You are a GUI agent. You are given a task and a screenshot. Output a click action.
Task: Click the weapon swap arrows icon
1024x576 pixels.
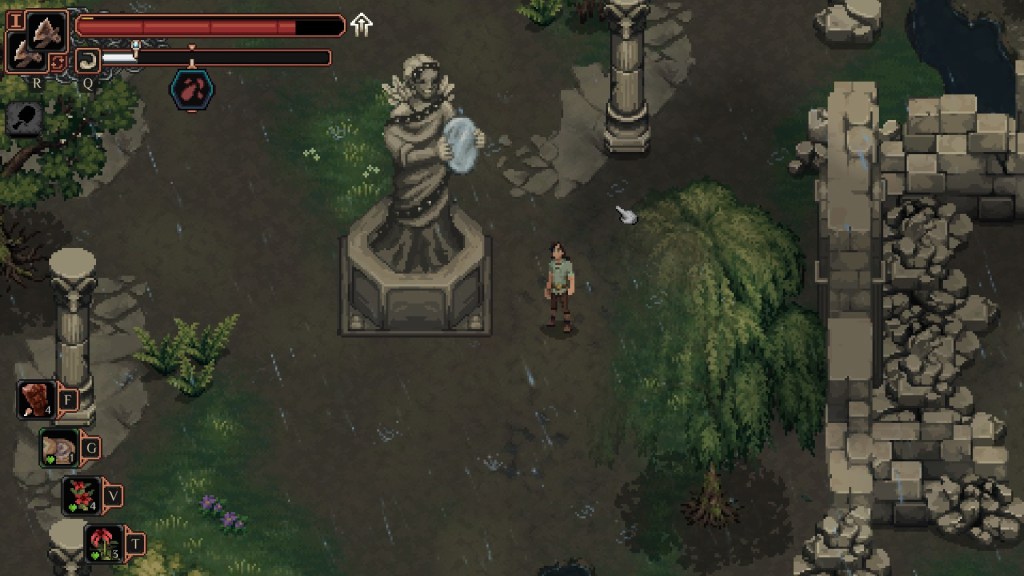click(x=59, y=61)
